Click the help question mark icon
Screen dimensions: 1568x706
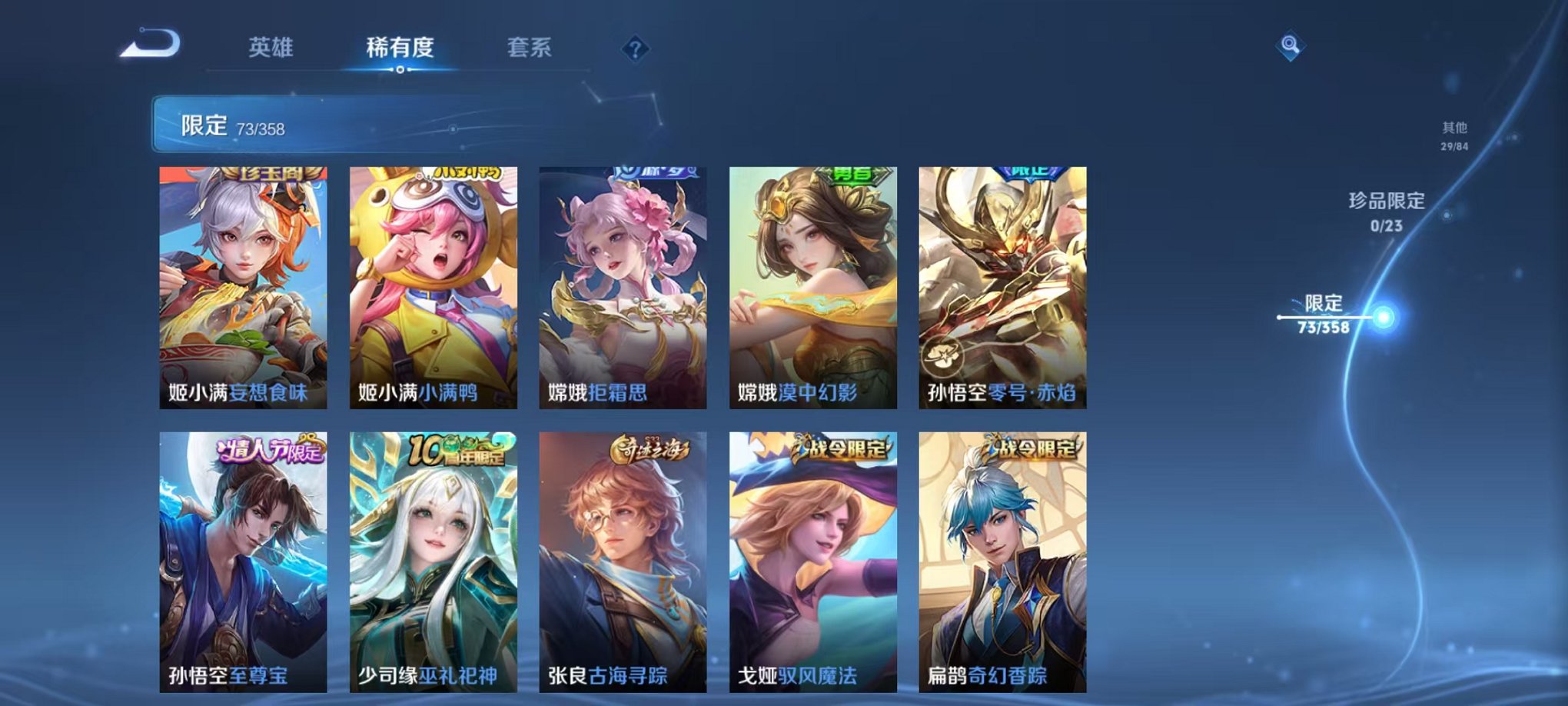tap(634, 50)
